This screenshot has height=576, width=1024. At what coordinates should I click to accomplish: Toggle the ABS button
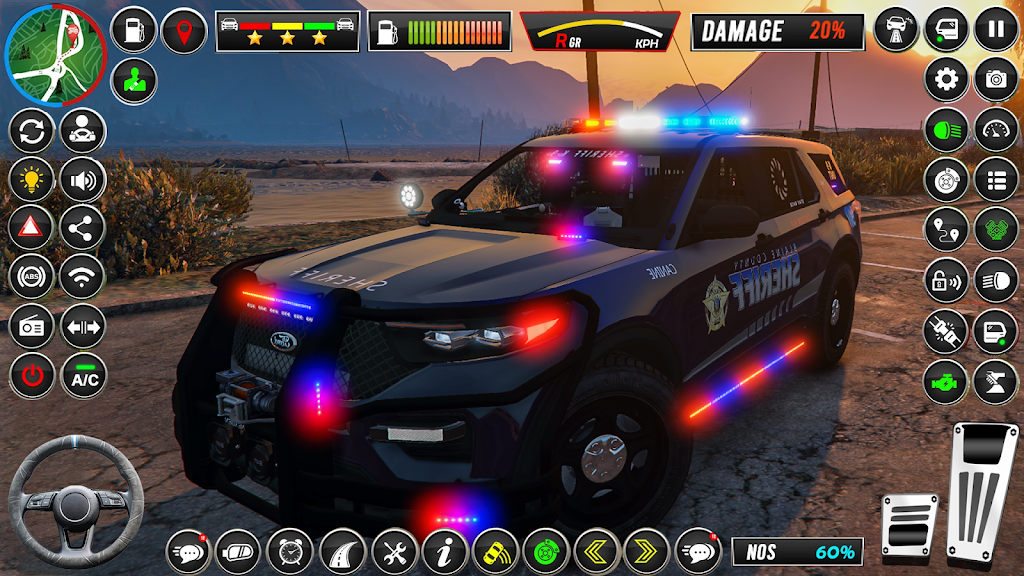[31, 277]
